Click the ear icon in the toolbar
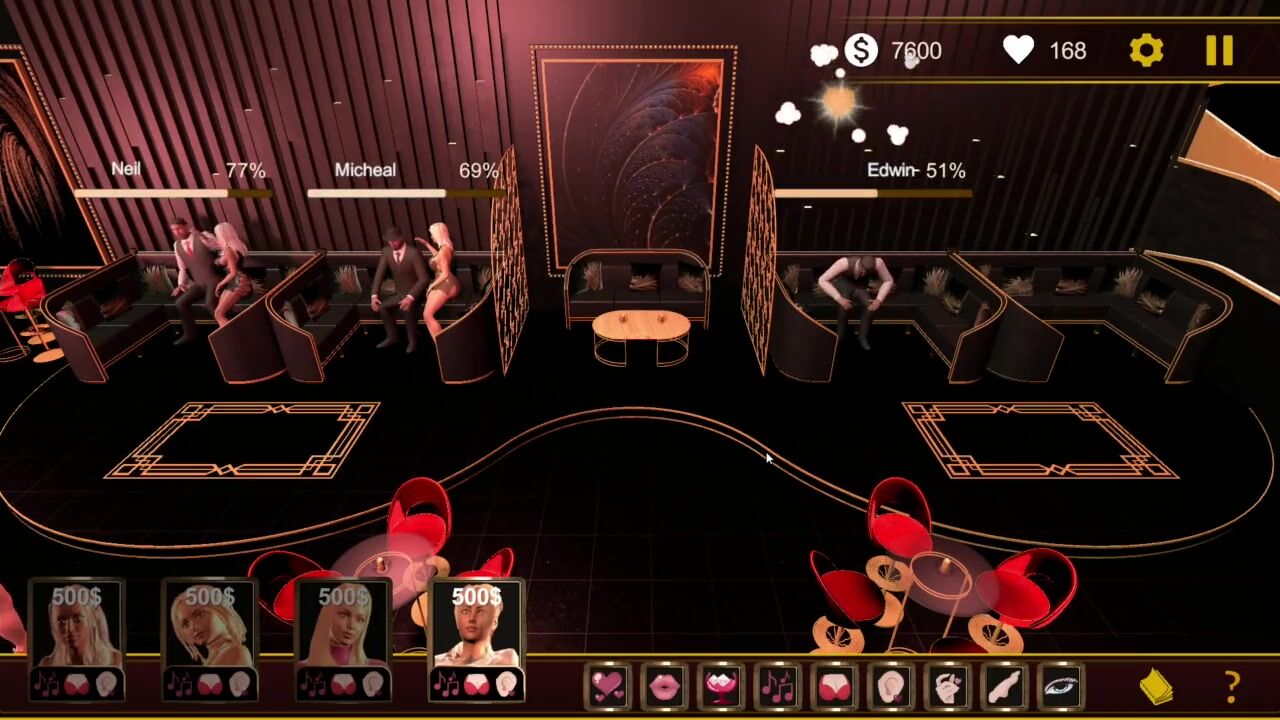This screenshot has height=720, width=1280. point(890,686)
